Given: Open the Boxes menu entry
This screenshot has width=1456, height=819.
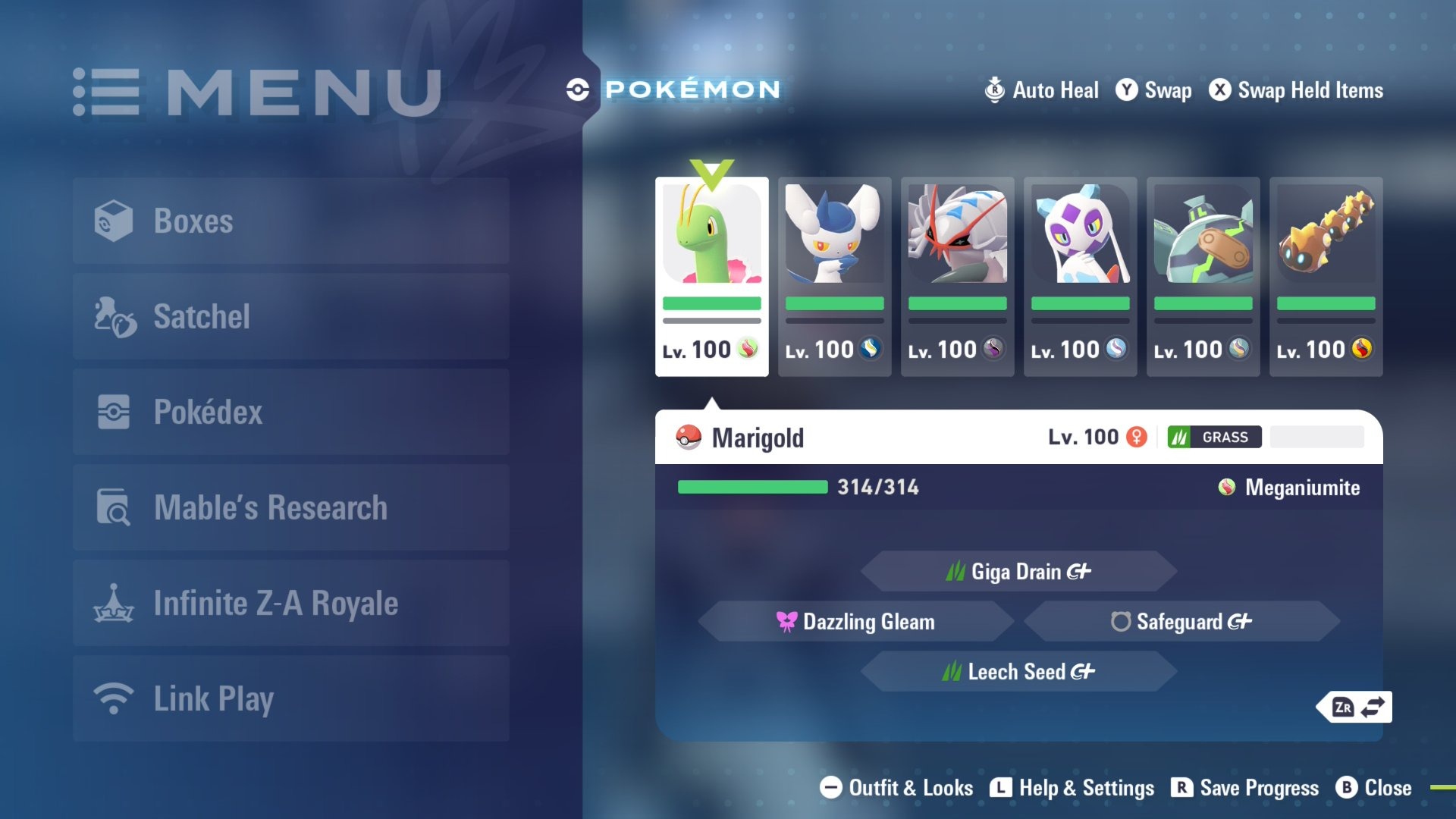Looking at the screenshot, I should [291, 221].
